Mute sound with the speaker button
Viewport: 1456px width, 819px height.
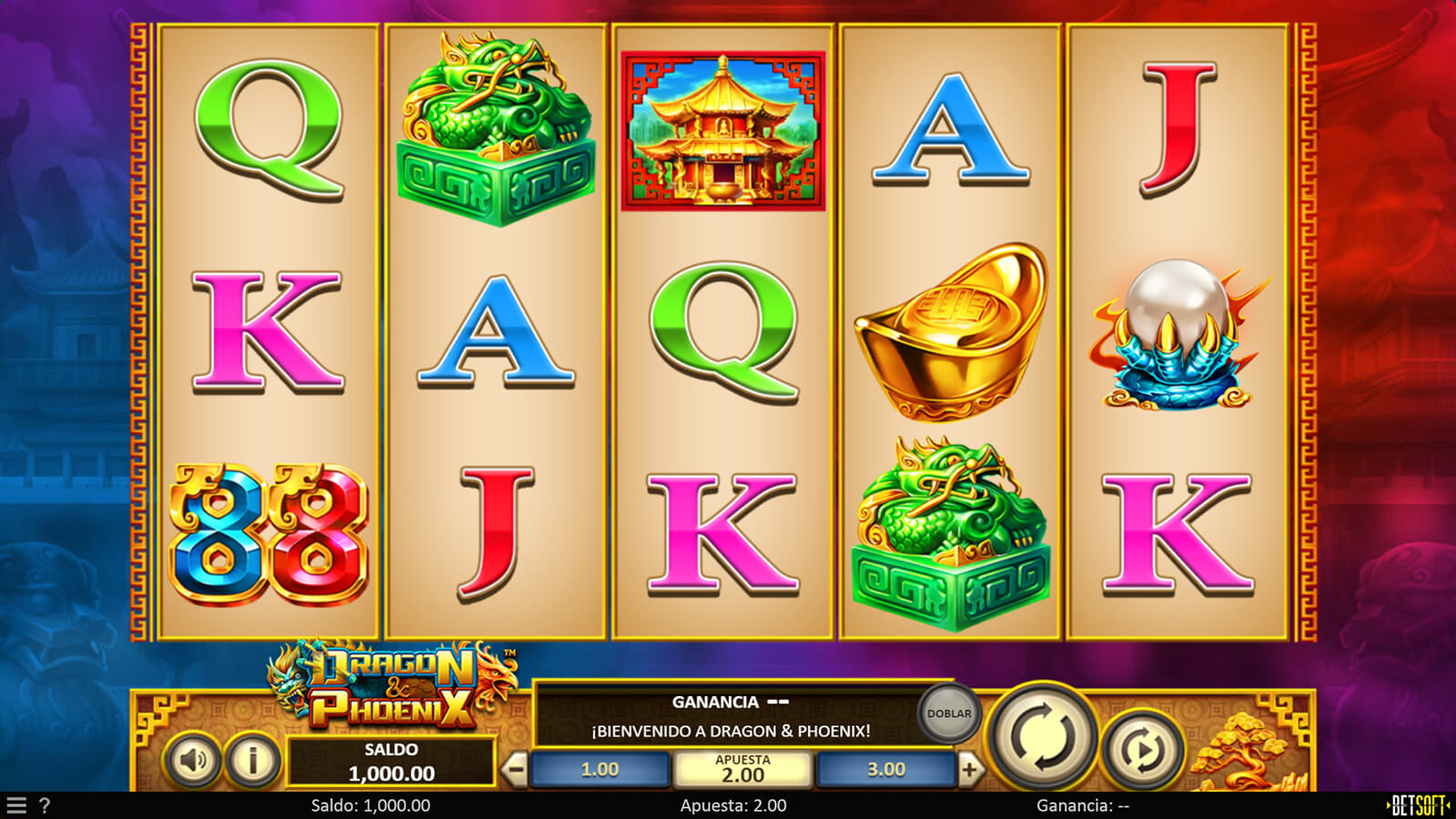pos(192,760)
